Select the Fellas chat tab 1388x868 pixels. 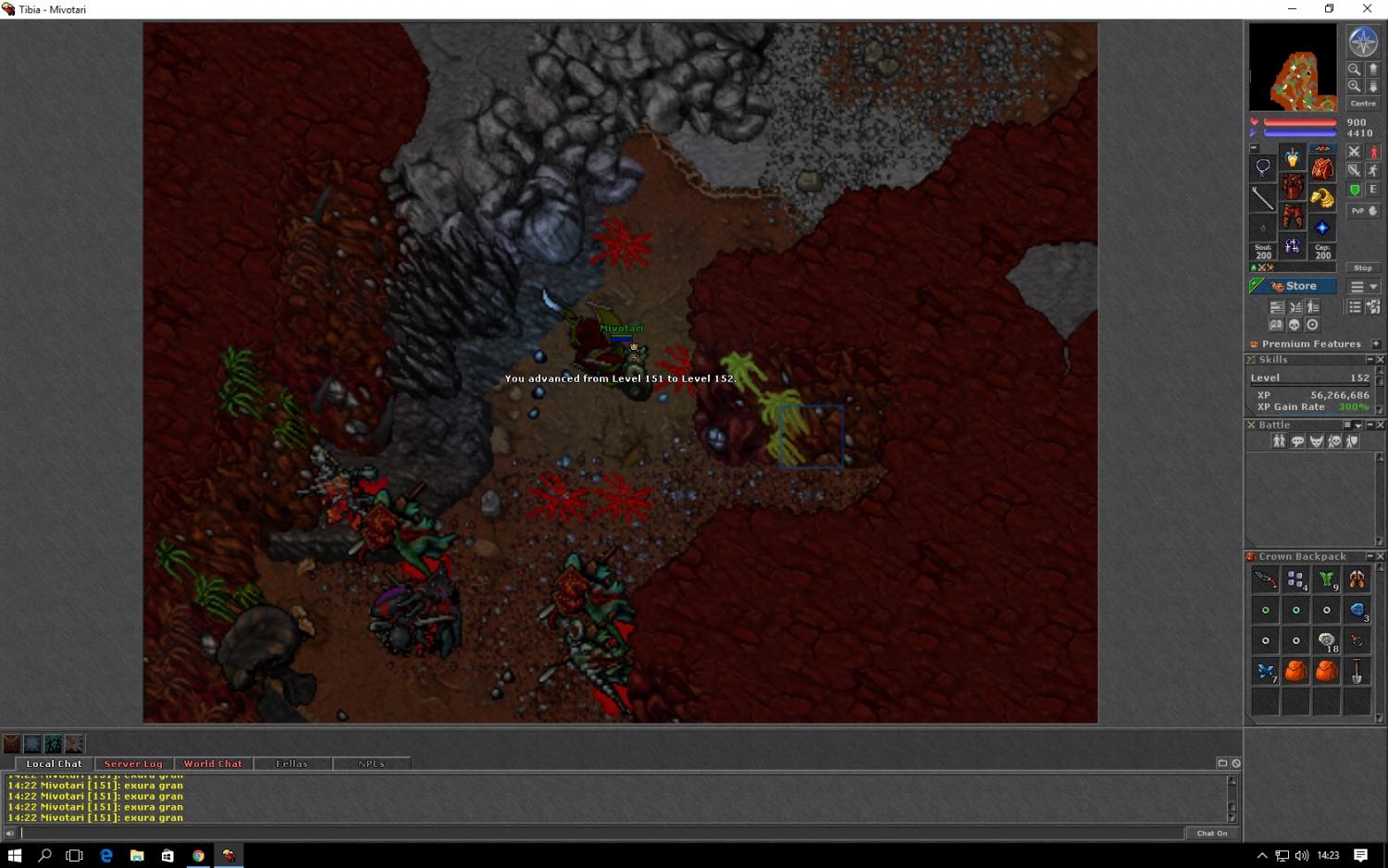click(x=291, y=764)
